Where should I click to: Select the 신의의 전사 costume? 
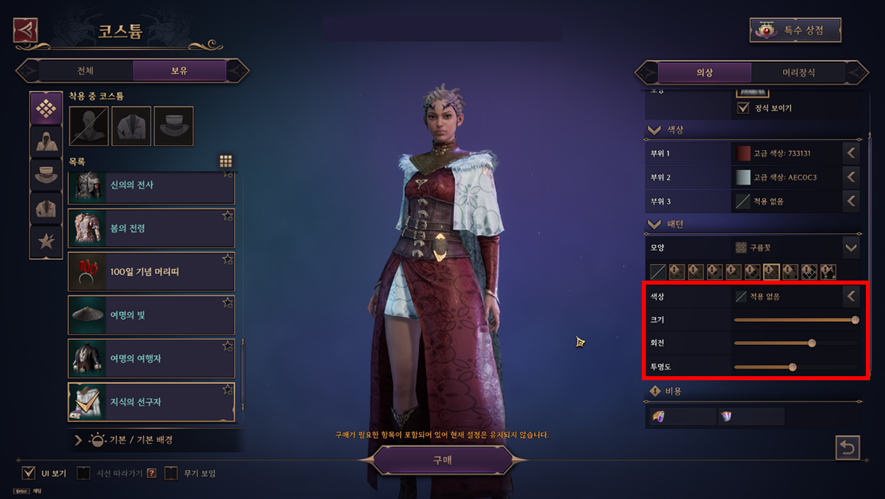point(151,186)
